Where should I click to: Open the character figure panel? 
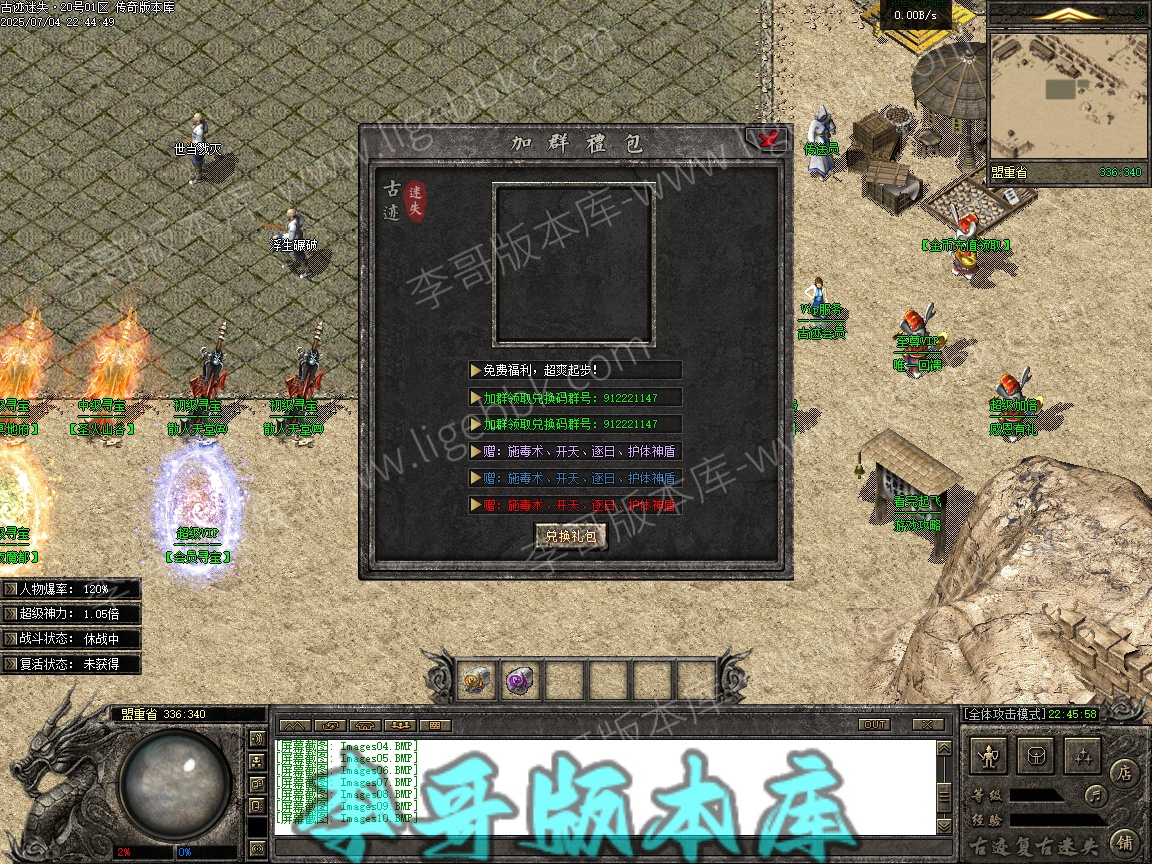tap(989, 756)
